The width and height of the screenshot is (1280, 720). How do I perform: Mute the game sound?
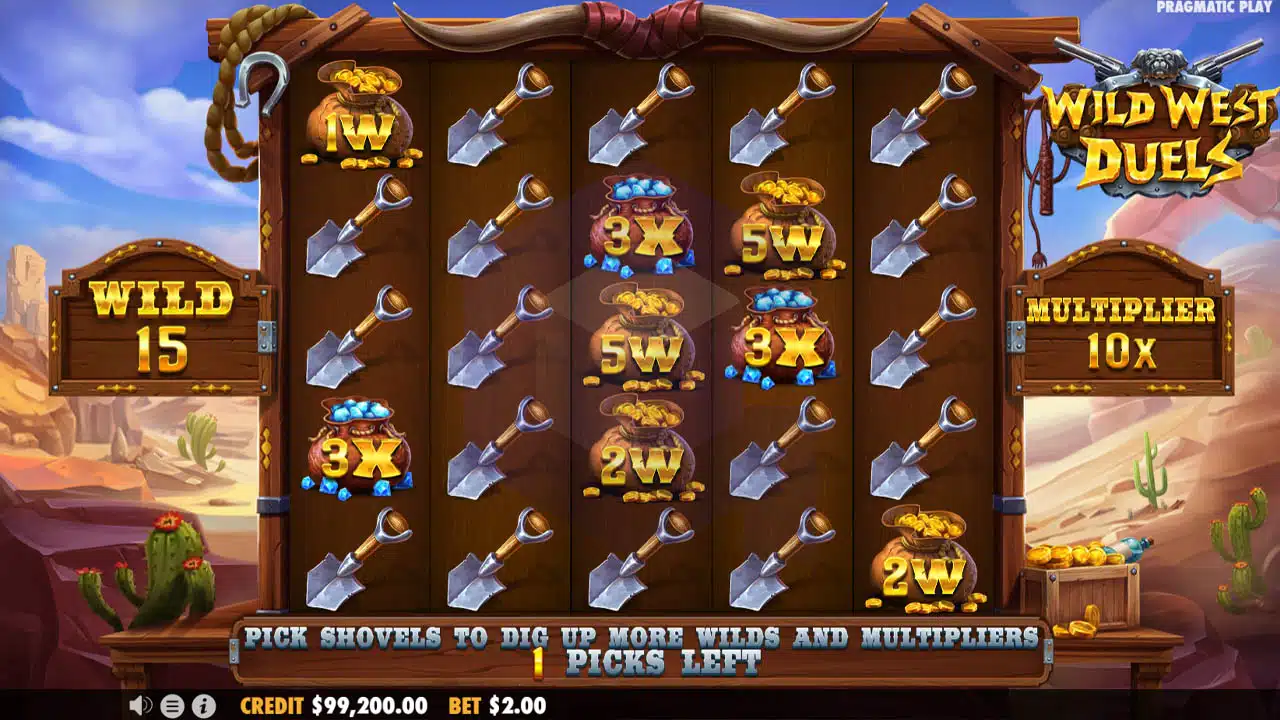[138, 706]
